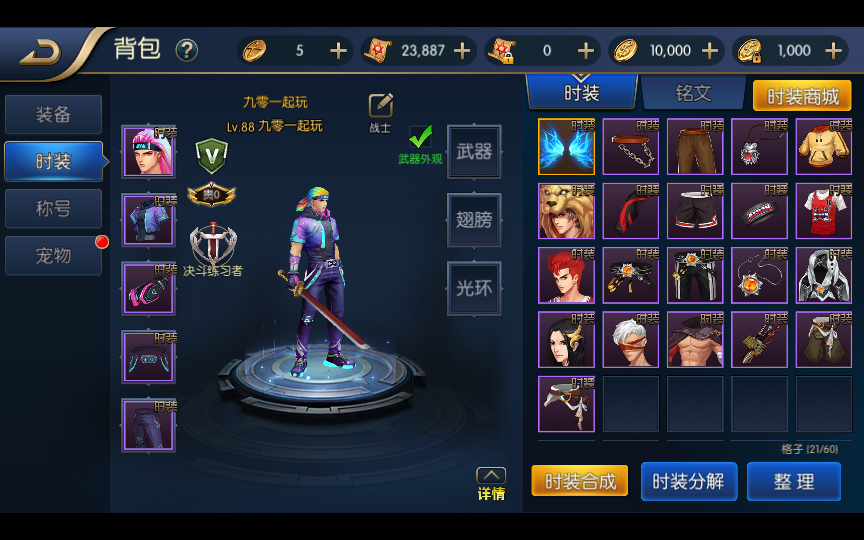
Task: Open the 宠物 pet tab
Action: 54,256
